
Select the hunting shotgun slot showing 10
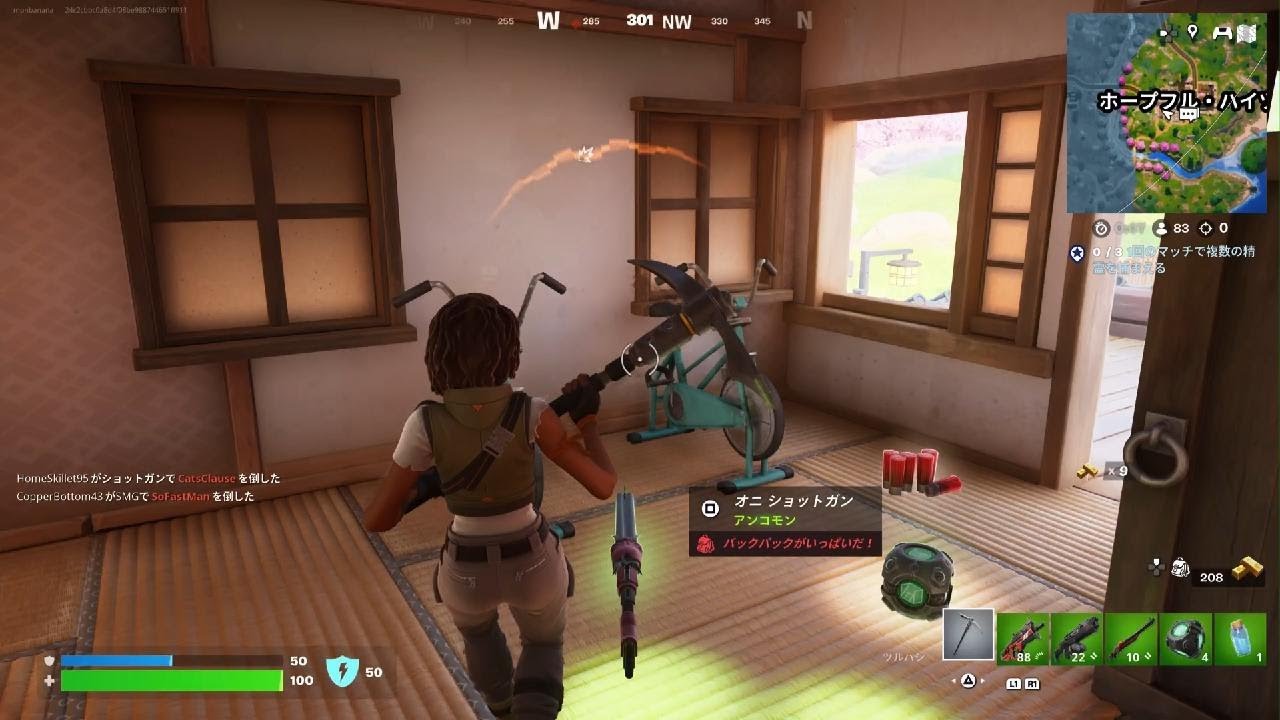pos(1129,637)
